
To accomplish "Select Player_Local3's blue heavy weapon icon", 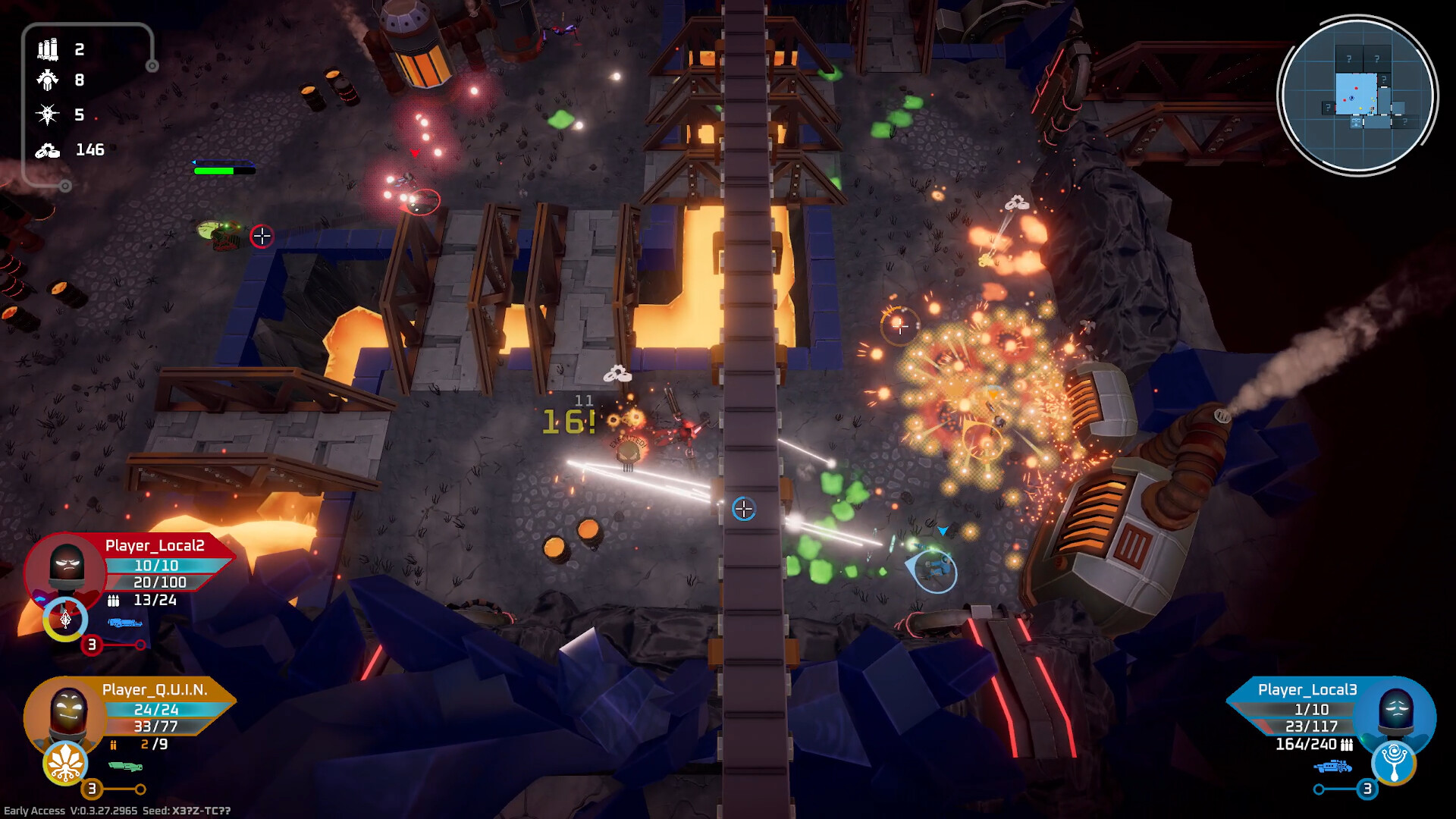I will pos(1332,767).
